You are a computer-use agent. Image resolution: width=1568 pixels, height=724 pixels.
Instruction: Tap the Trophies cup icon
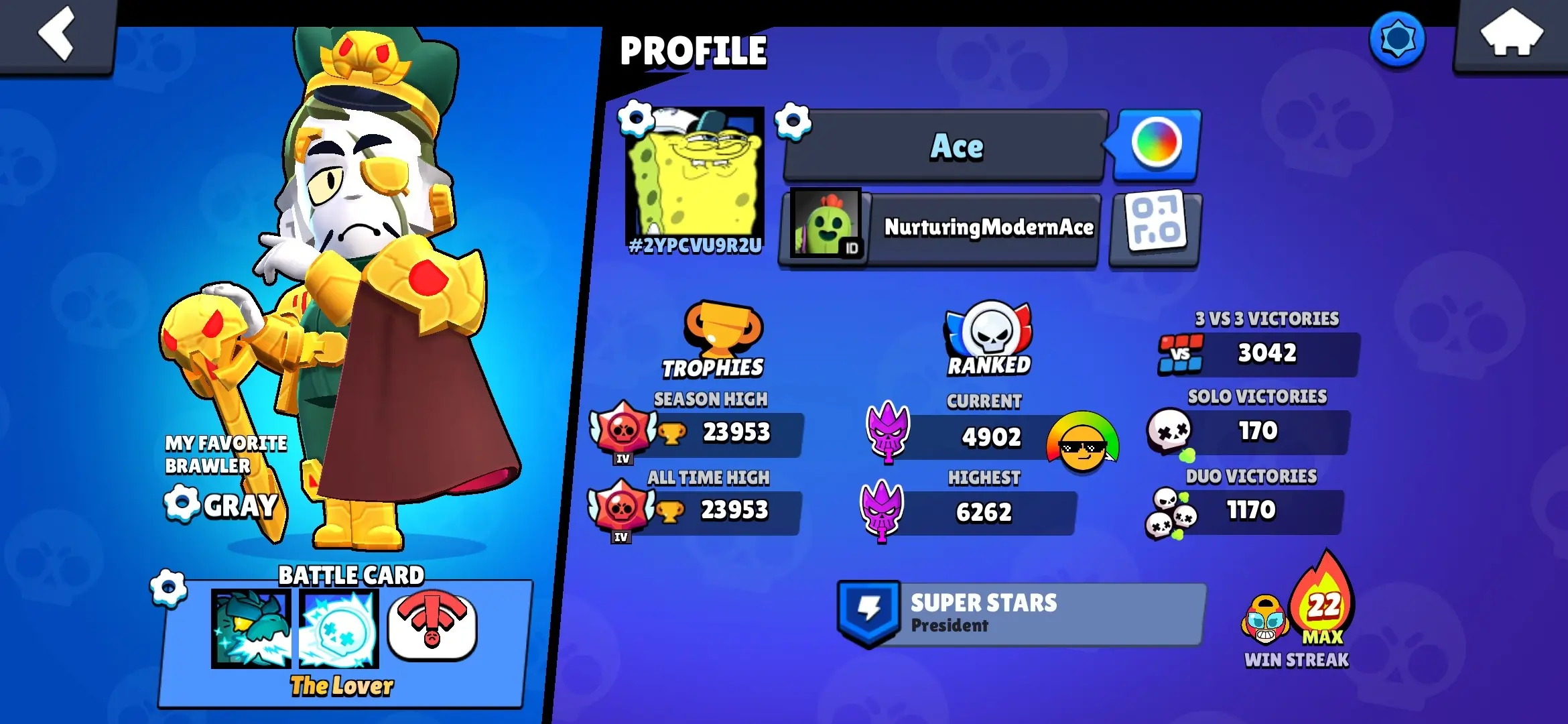(721, 328)
